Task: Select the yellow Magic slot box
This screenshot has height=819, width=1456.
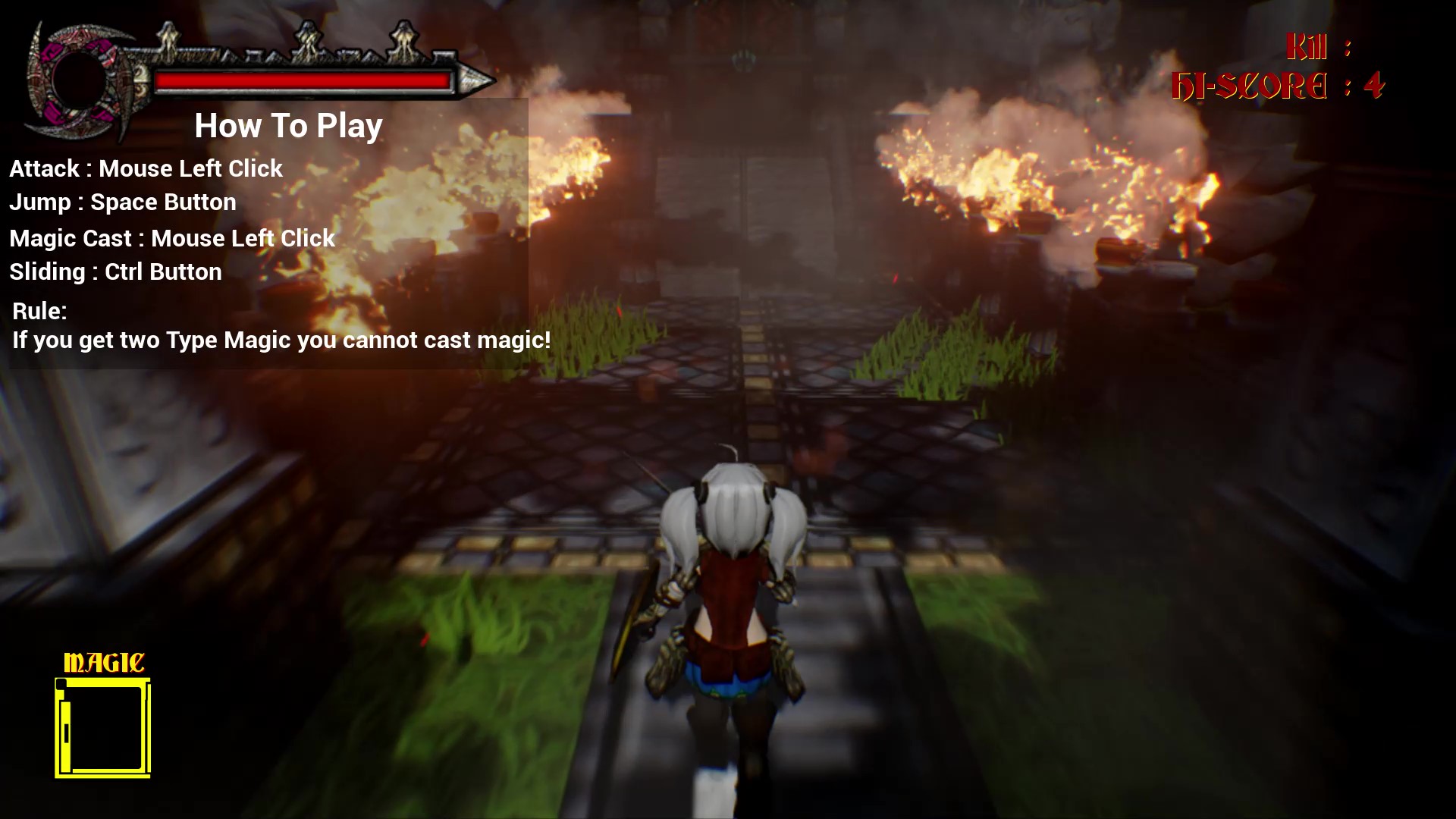Action: [x=103, y=728]
